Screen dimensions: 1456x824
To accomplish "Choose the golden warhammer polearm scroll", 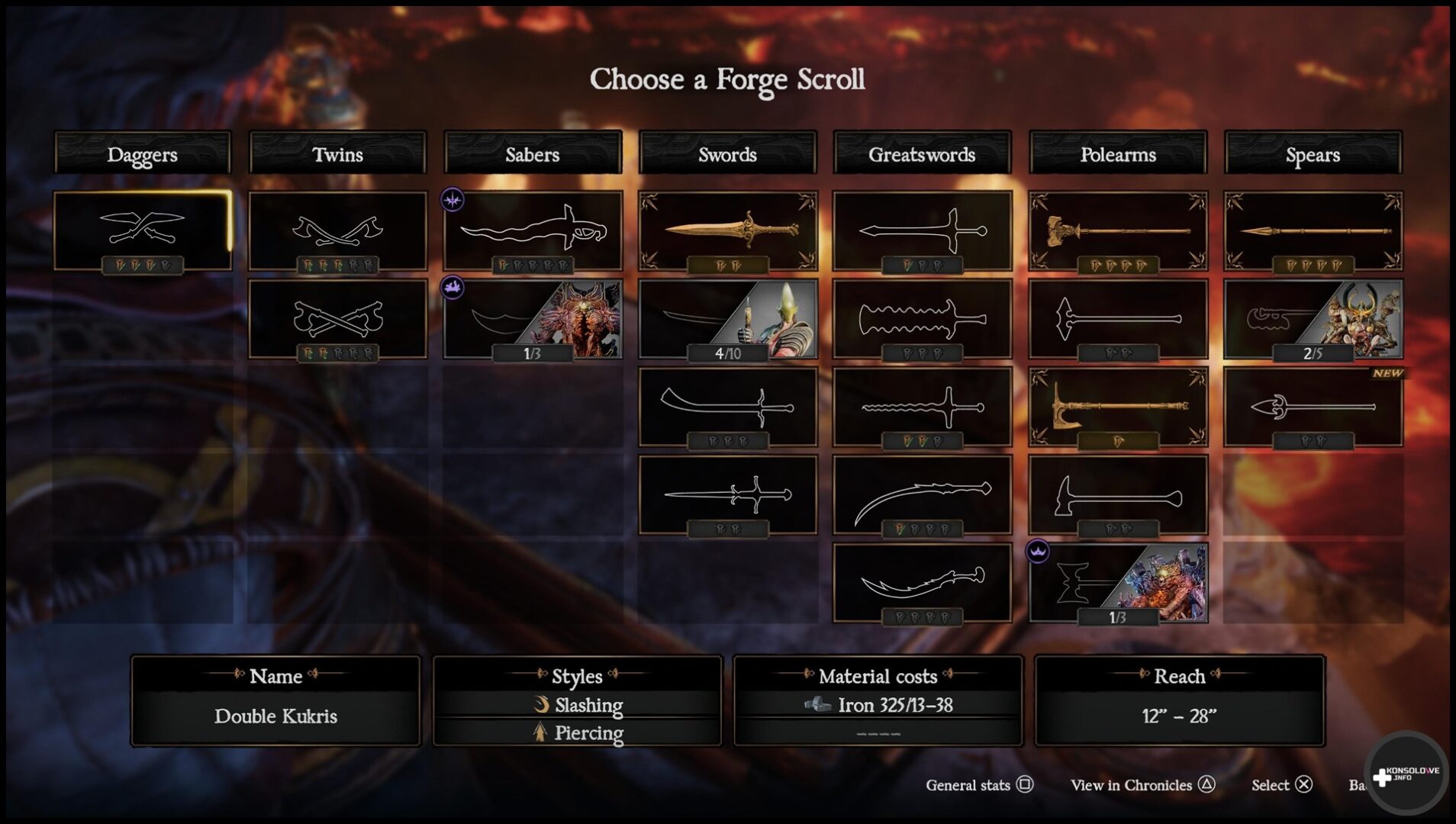I will click(1117, 230).
